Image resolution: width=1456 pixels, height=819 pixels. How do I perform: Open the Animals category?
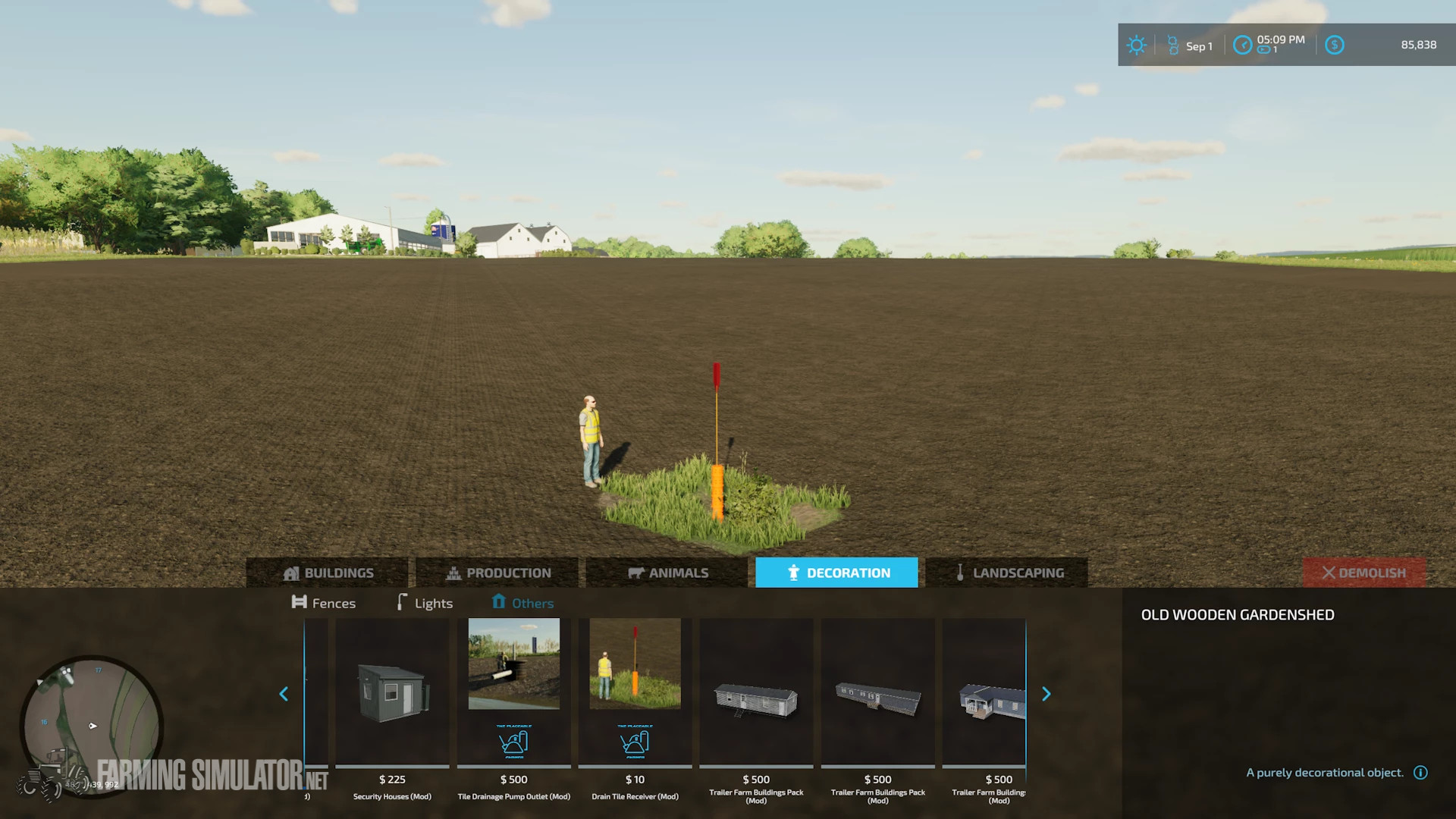point(667,573)
